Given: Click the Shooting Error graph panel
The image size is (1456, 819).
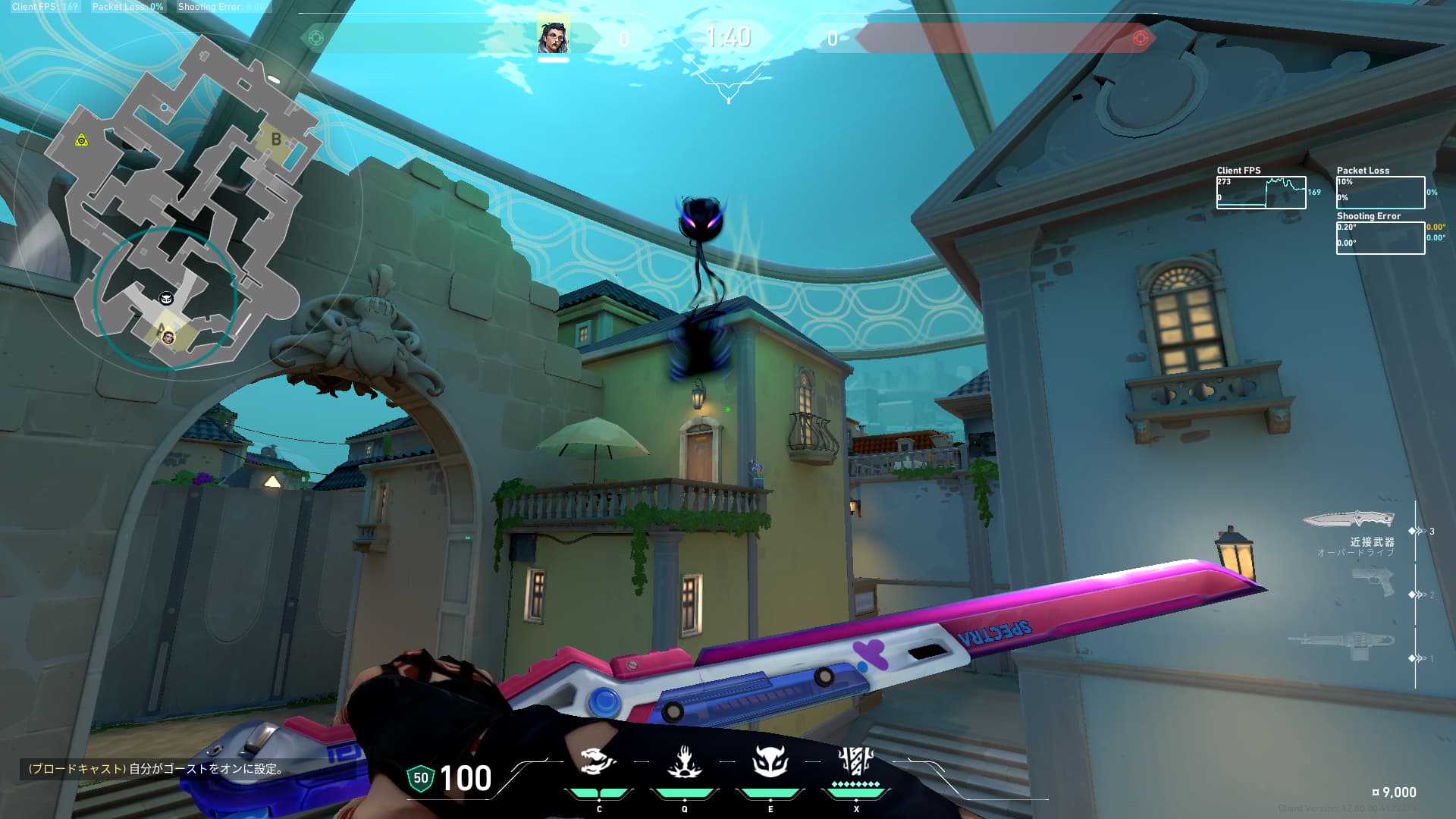Looking at the screenshot, I should [1380, 238].
